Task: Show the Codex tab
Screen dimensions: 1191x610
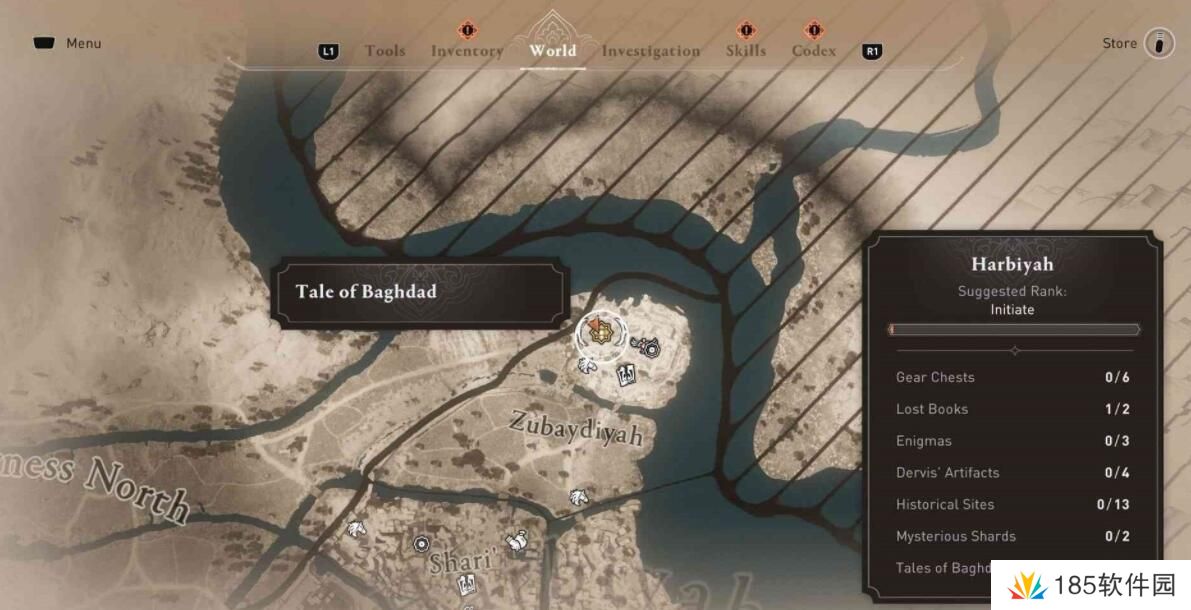Action: click(x=814, y=51)
